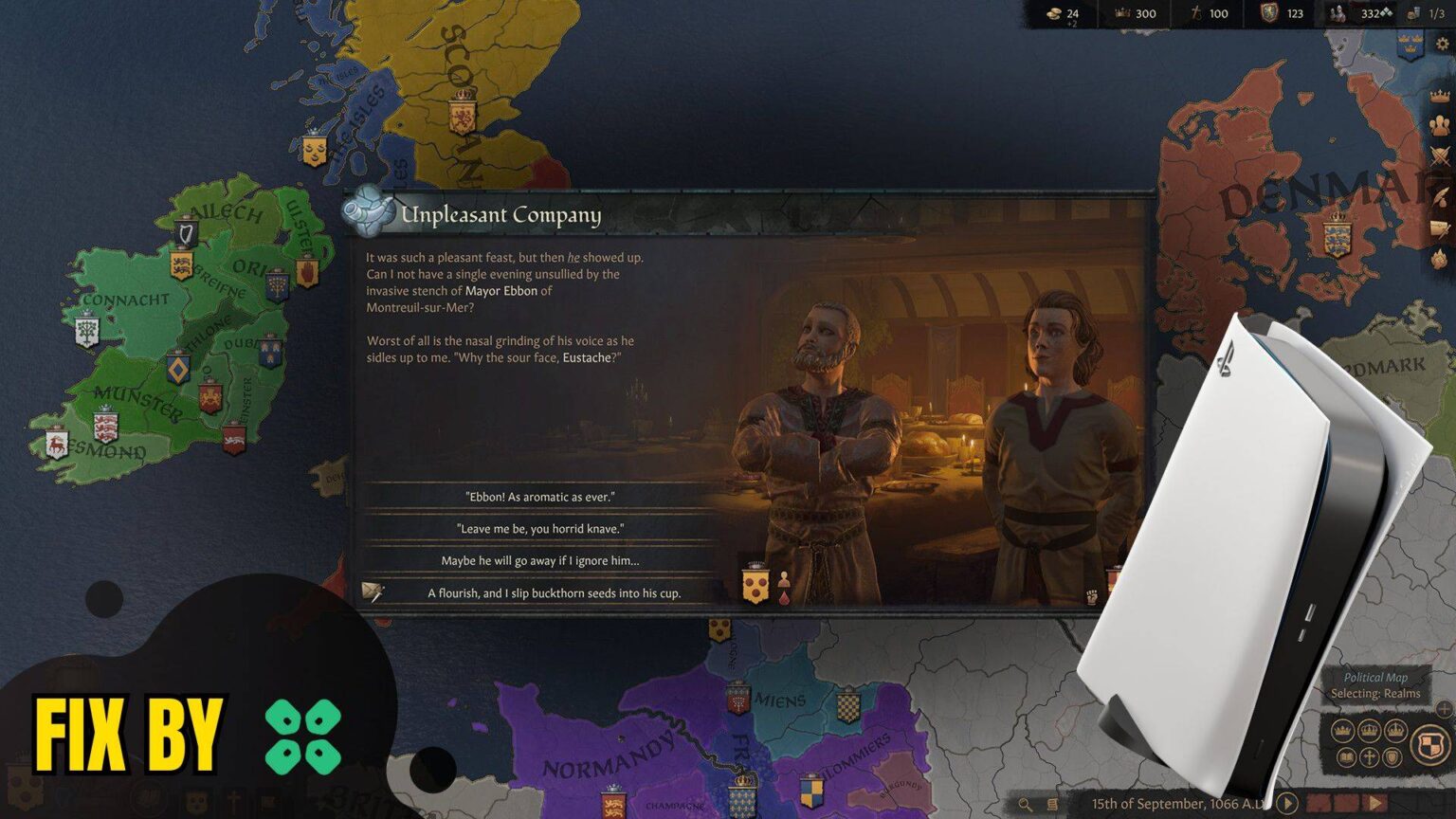
Task: Expand extra map modes with the plus button
Action: click(1444, 710)
